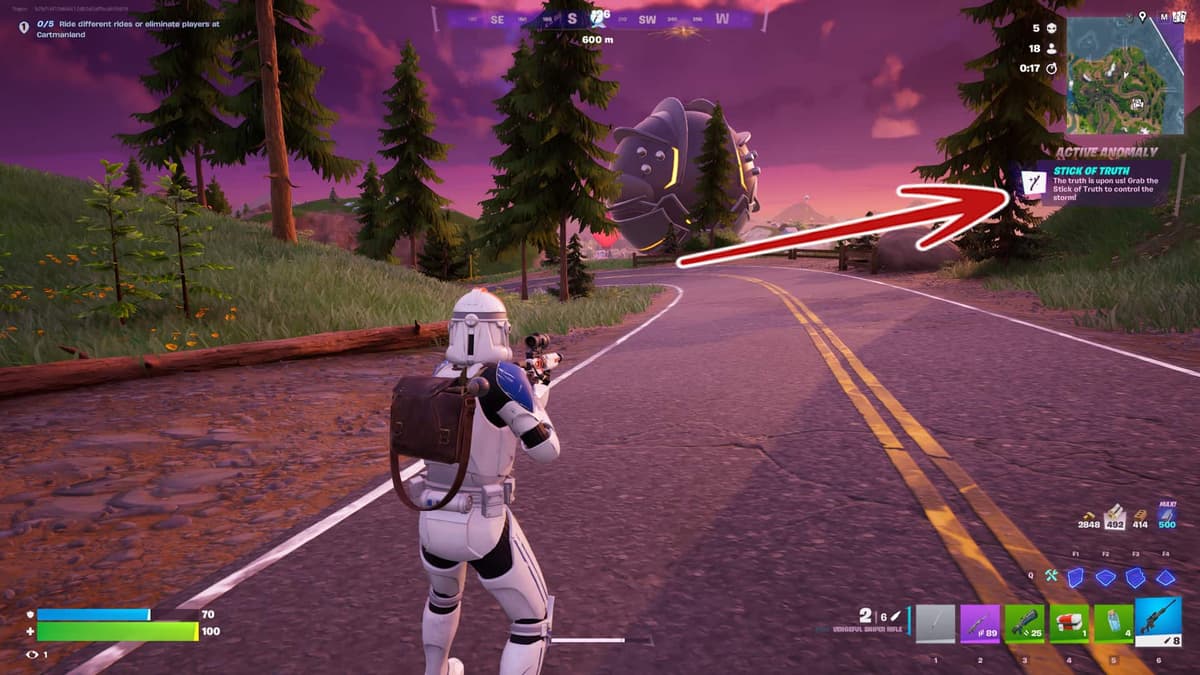Select the green launcher with 25 ammo
1200x675 pixels.
pos(1024,624)
